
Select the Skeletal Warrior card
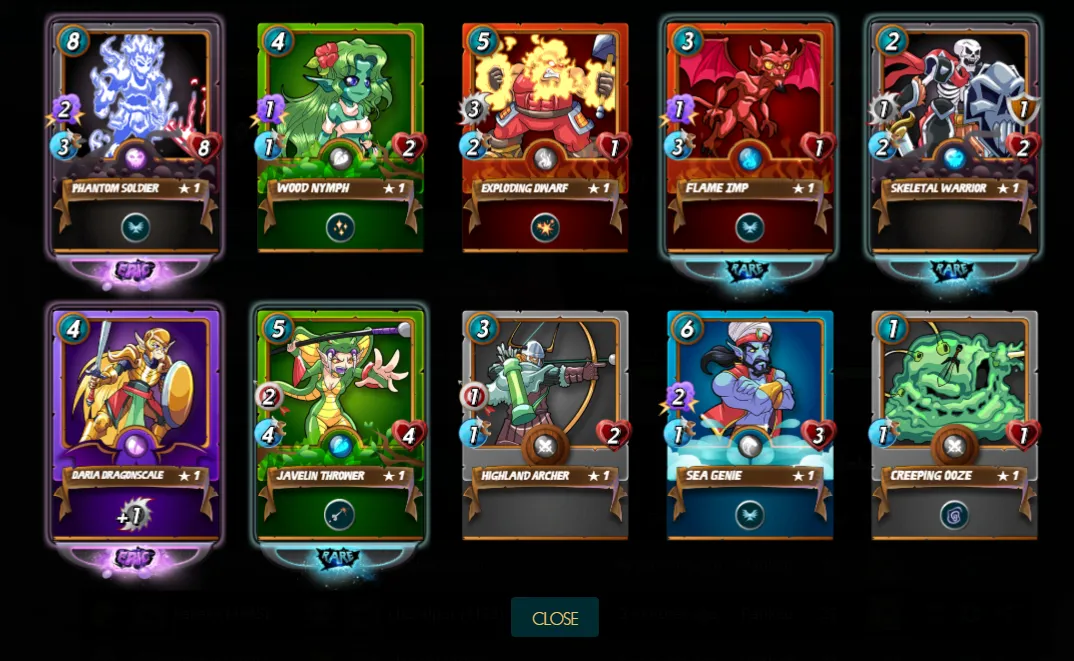point(954,140)
